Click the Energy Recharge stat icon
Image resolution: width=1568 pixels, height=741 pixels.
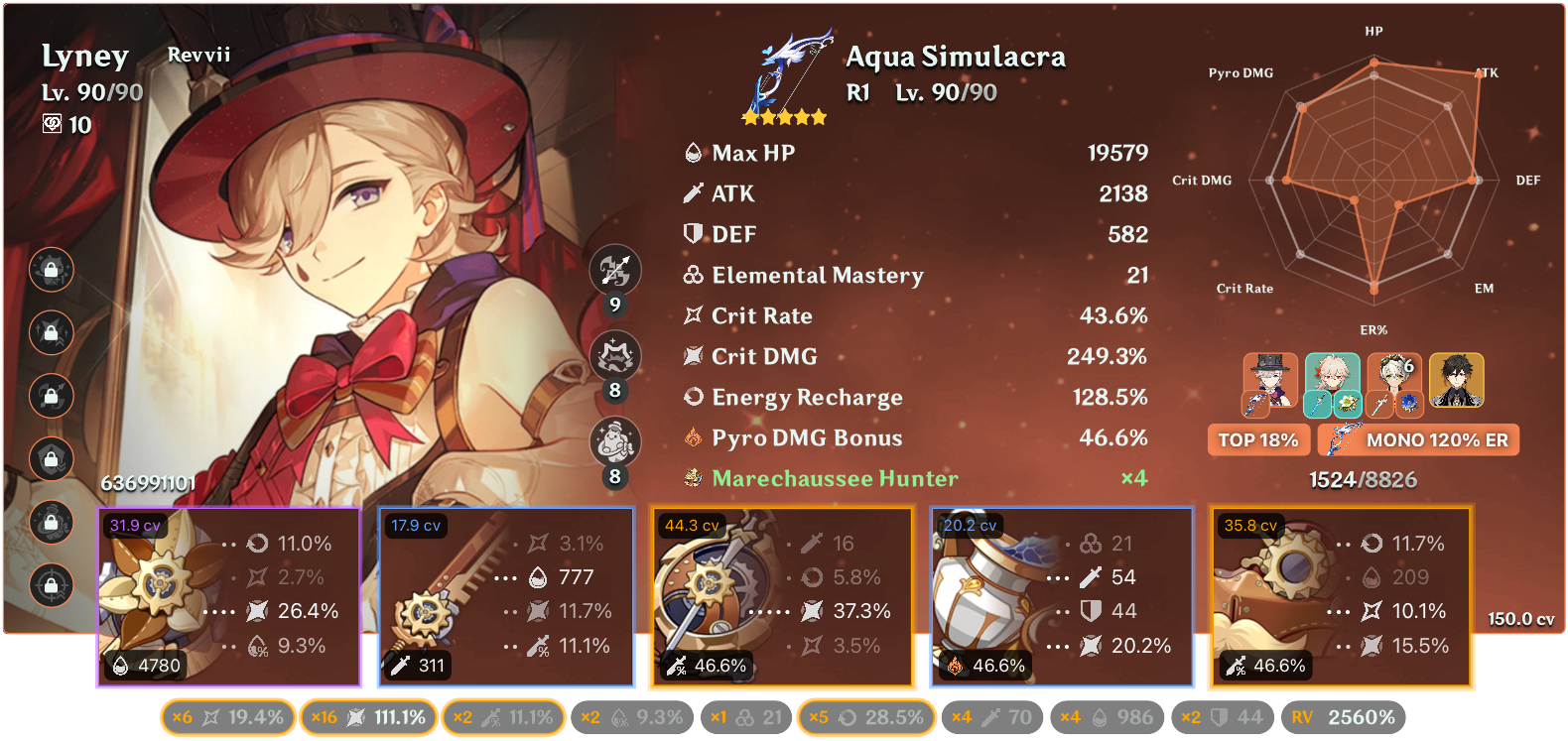coord(693,397)
